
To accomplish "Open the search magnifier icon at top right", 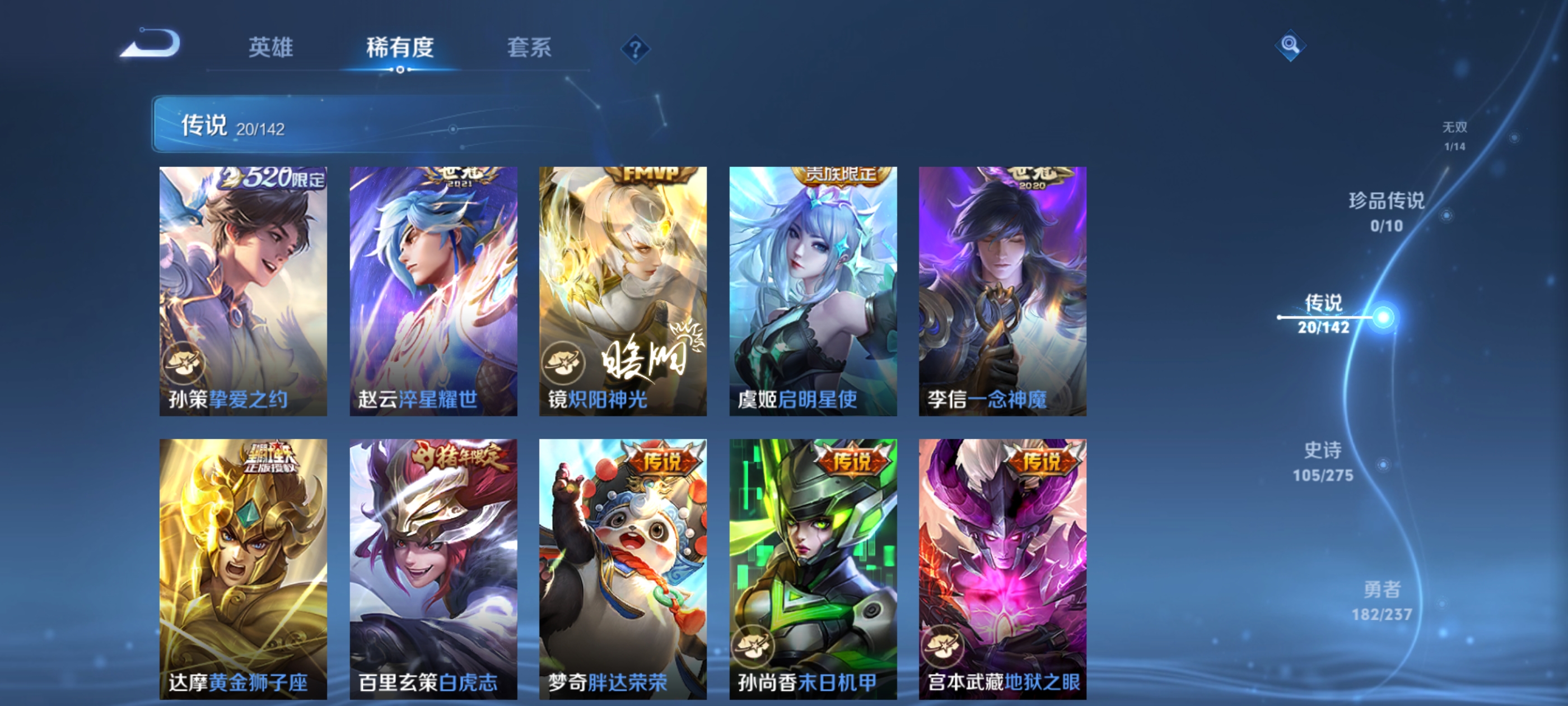I will point(1290,46).
